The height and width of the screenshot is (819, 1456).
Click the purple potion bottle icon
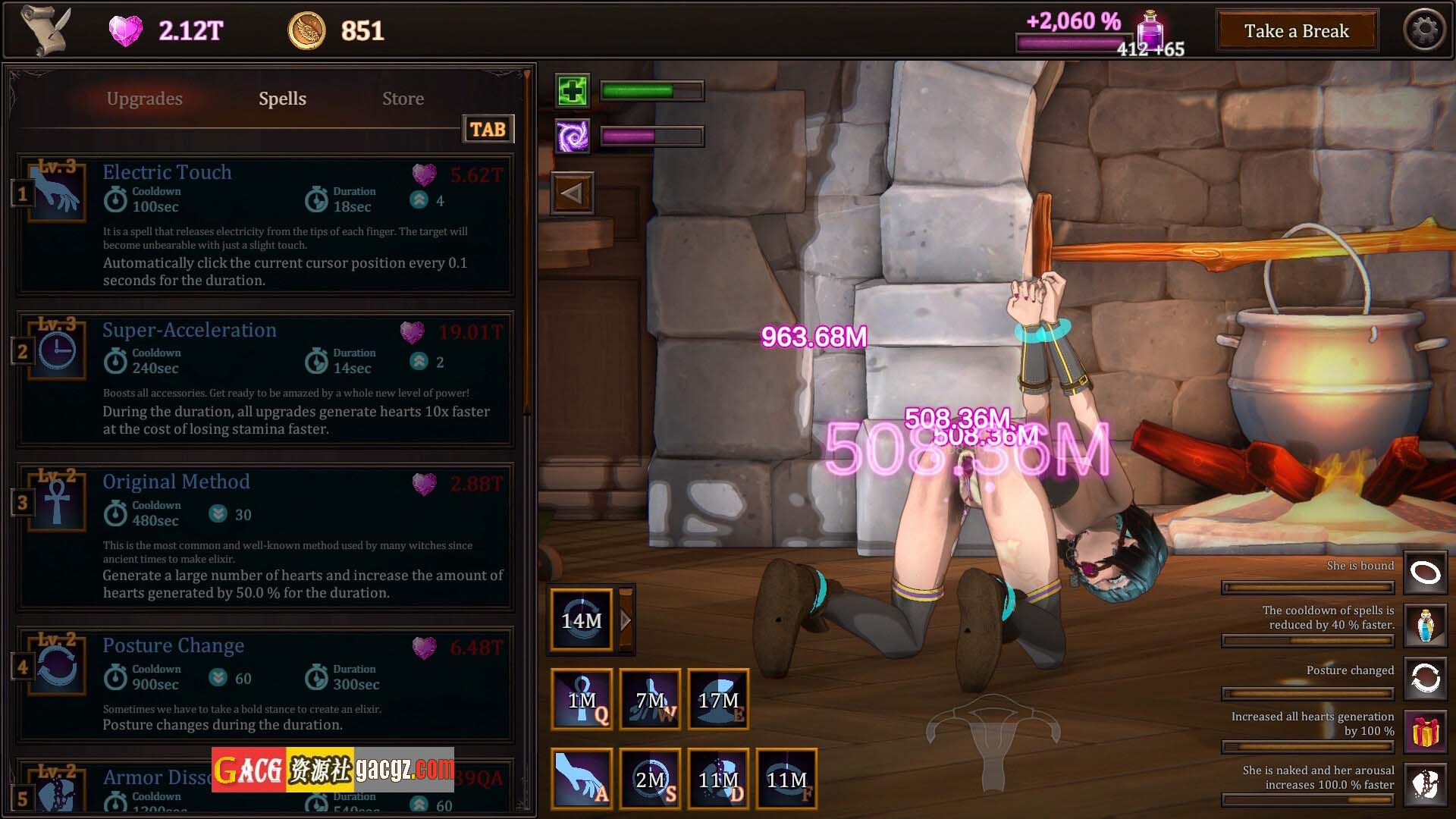(1150, 30)
